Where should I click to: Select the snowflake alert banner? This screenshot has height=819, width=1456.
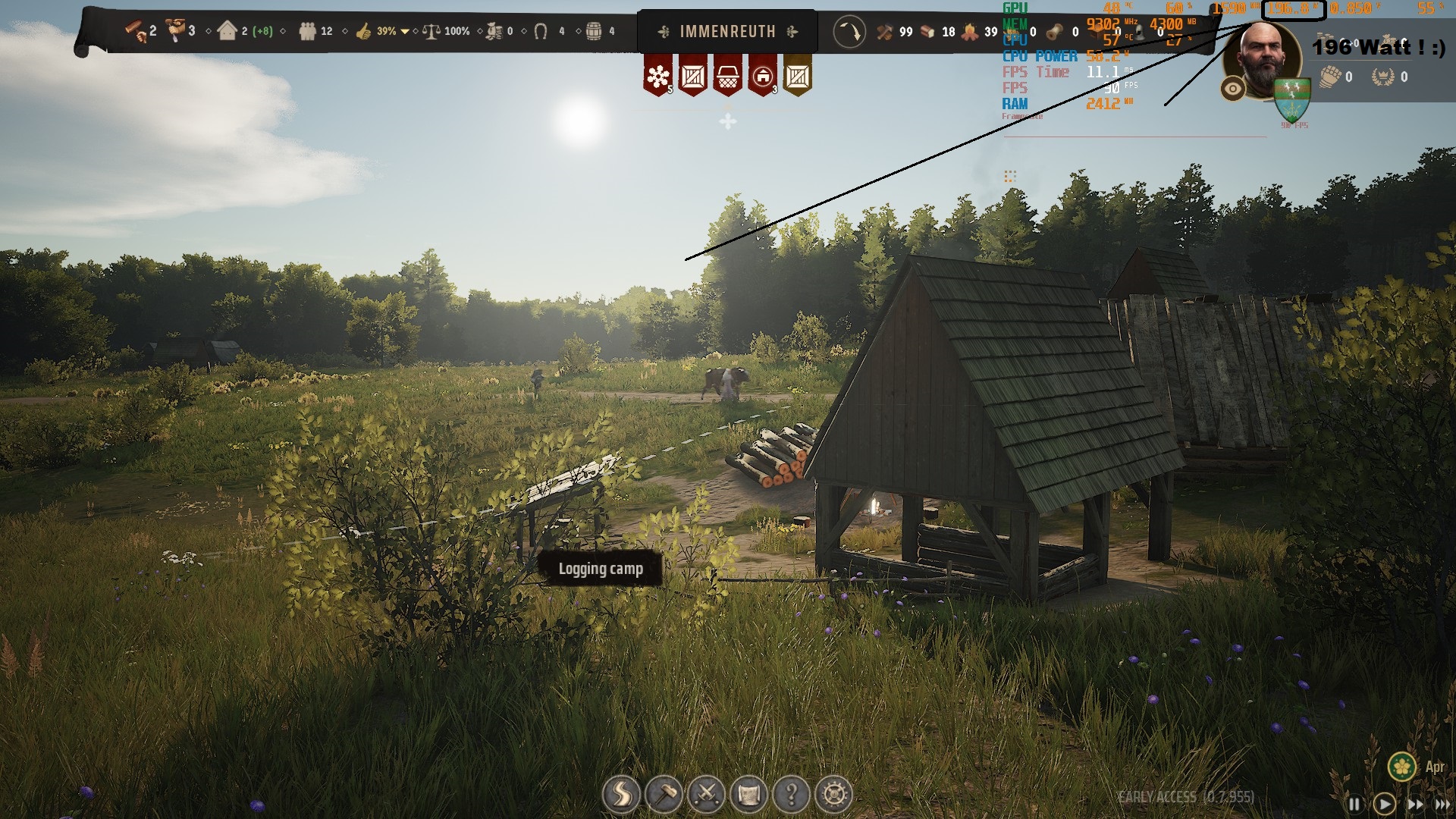coord(658,76)
